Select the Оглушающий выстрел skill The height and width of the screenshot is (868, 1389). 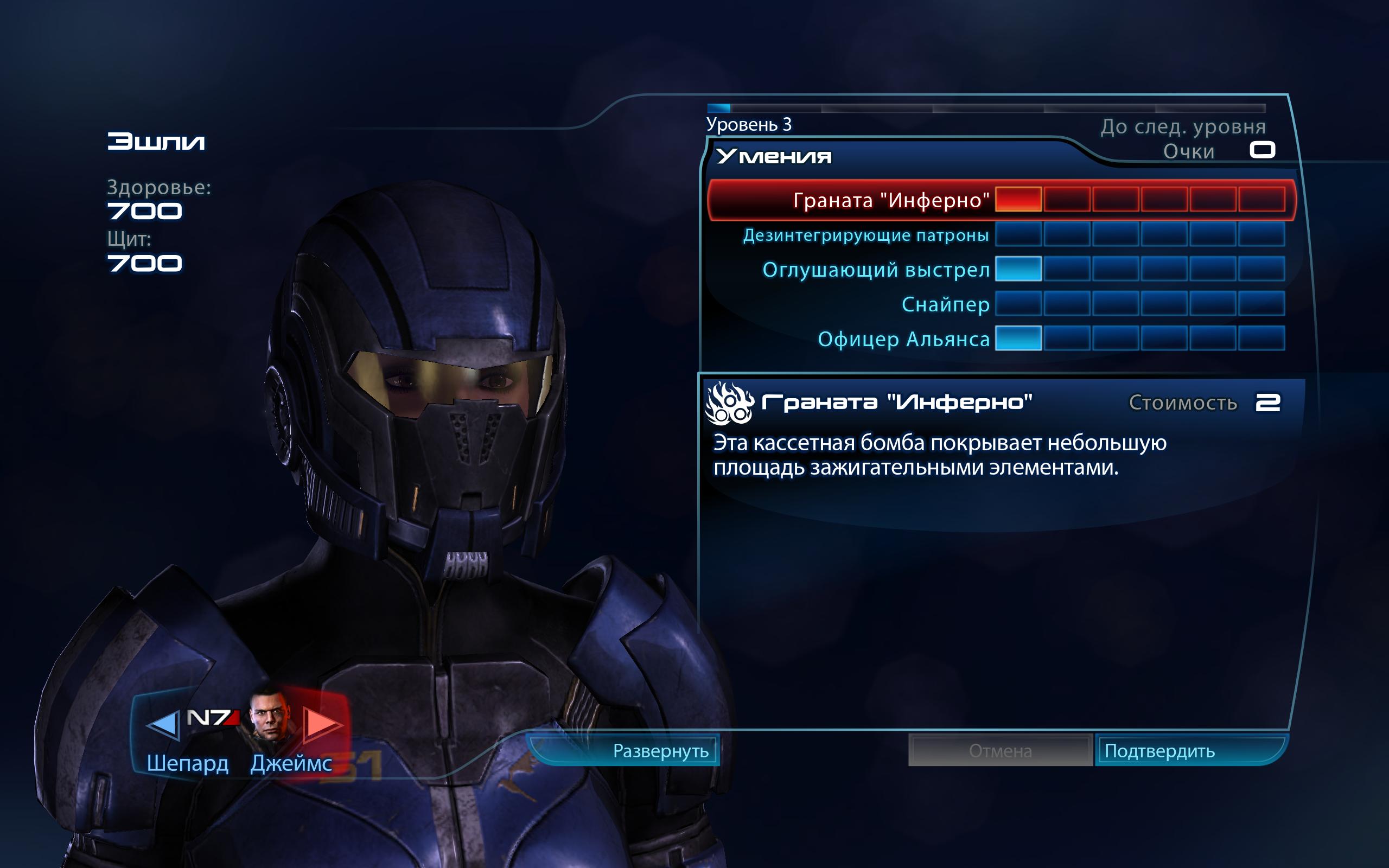[876, 270]
